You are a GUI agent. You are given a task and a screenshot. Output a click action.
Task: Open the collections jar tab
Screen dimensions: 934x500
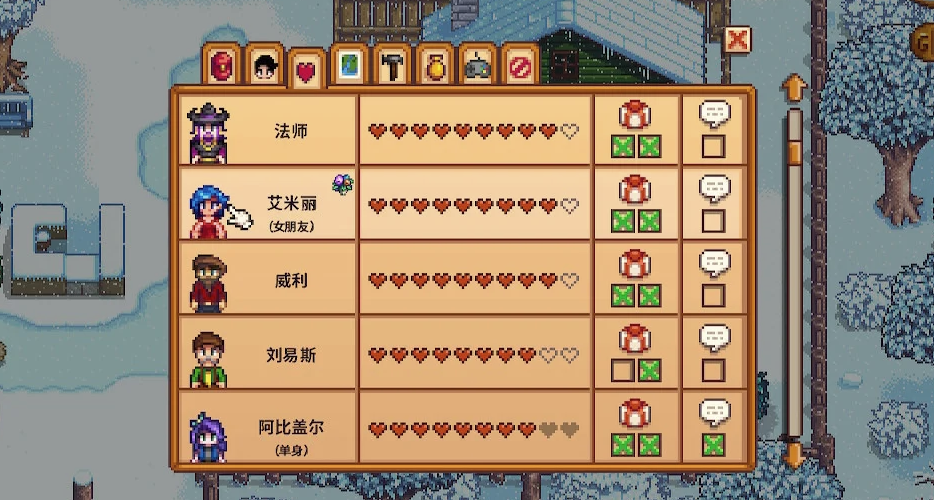tap(434, 65)
